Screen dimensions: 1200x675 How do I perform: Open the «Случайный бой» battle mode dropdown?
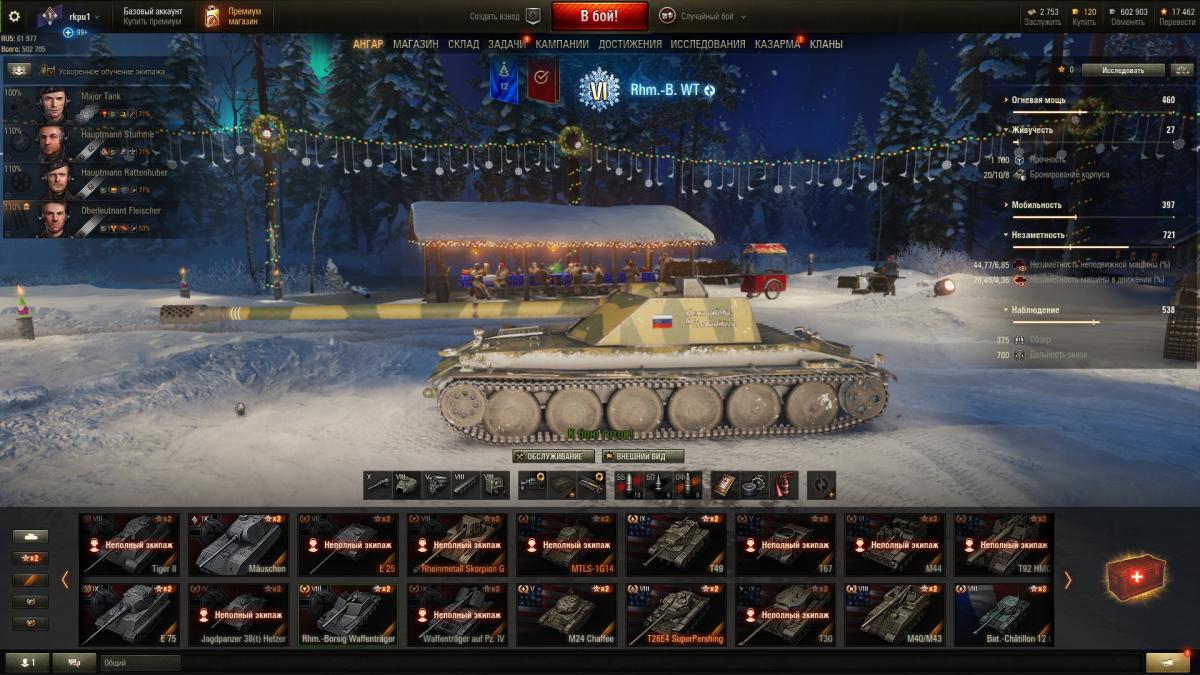click(x=706, y=16)
